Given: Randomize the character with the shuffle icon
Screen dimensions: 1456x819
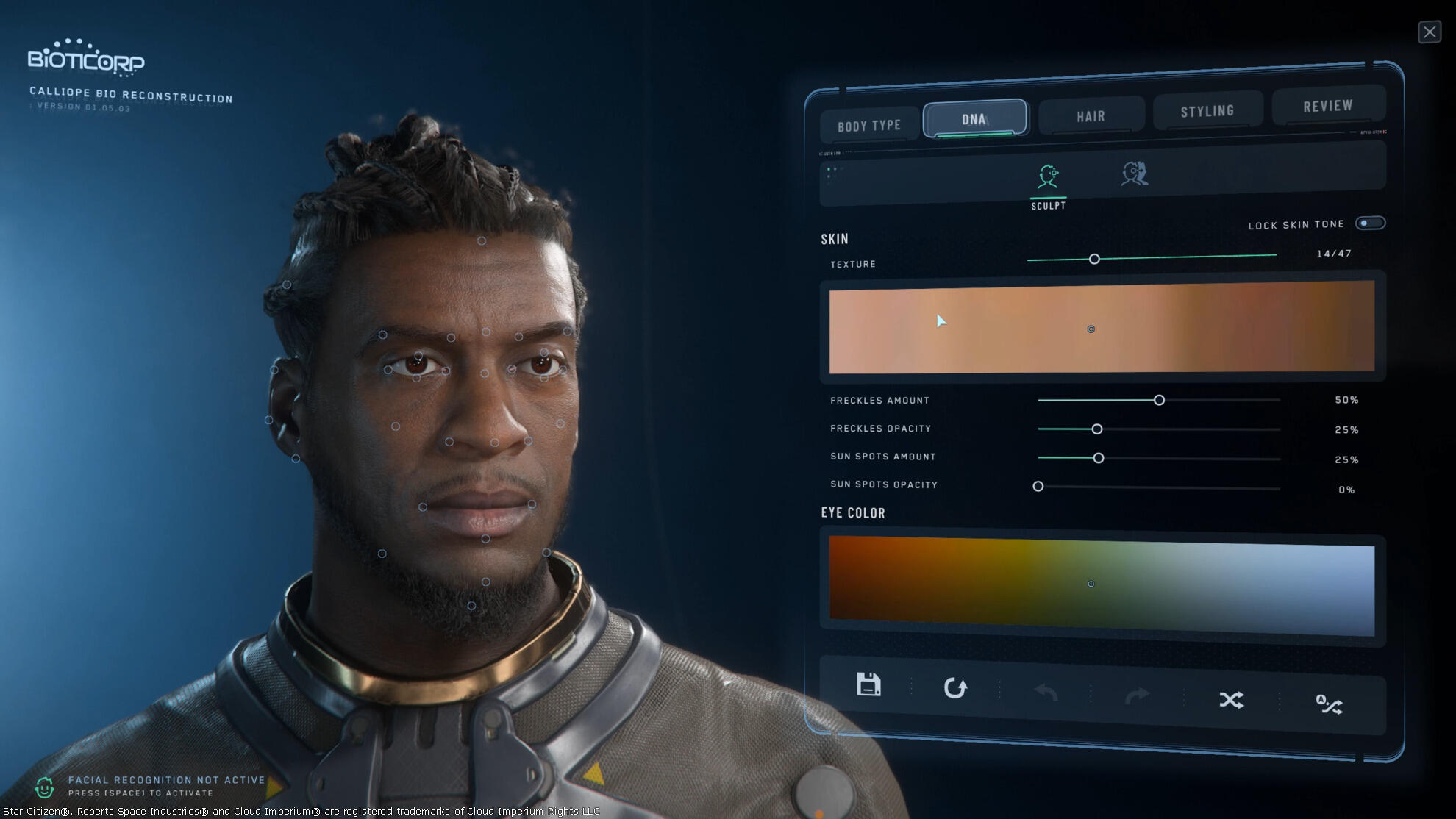Looking at the screenshot, I should point(1231,700).
